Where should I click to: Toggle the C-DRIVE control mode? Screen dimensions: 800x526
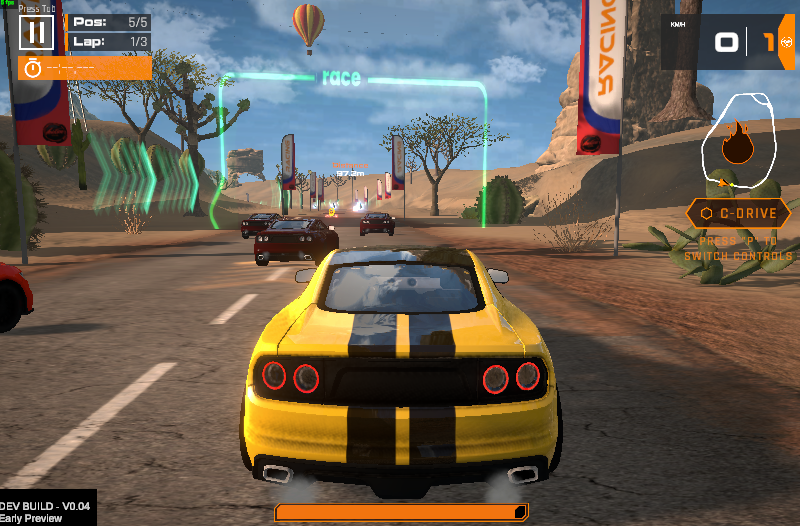(x=738, y=213)
